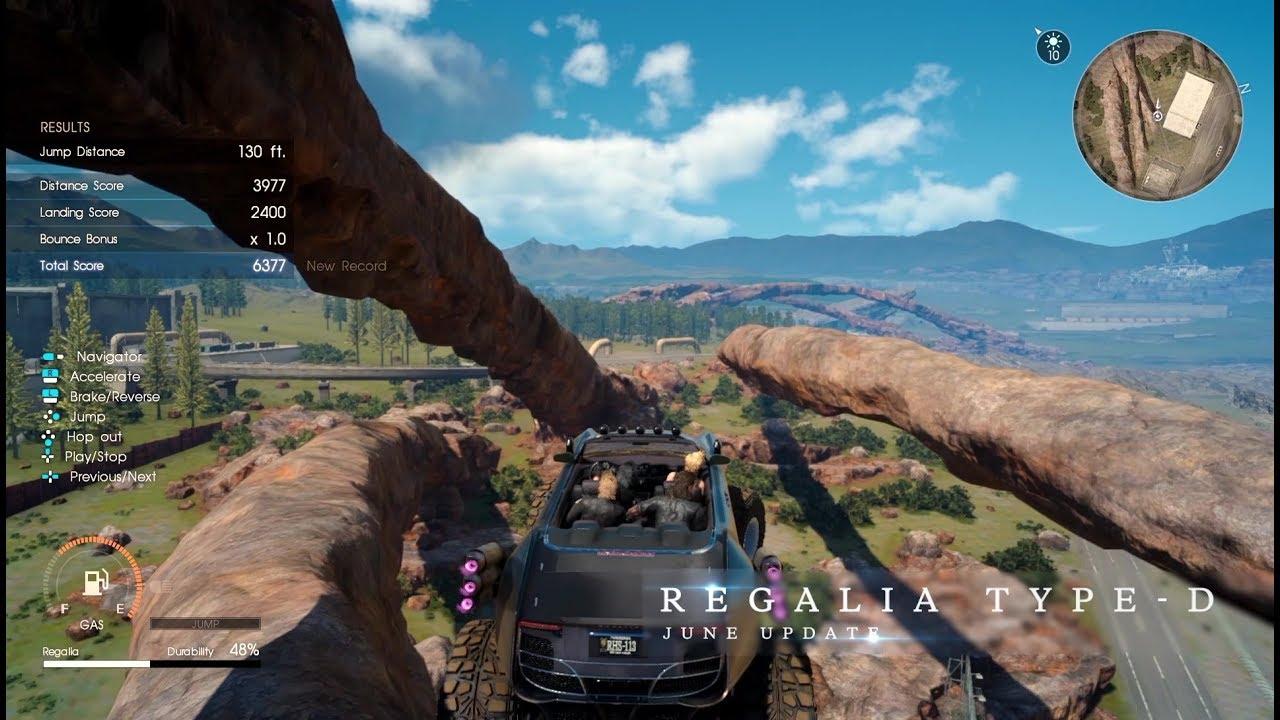1280x720 pixels.
Task: Toggle Play/Stop with its d-pad icon
Action: (x=47, y=457)
